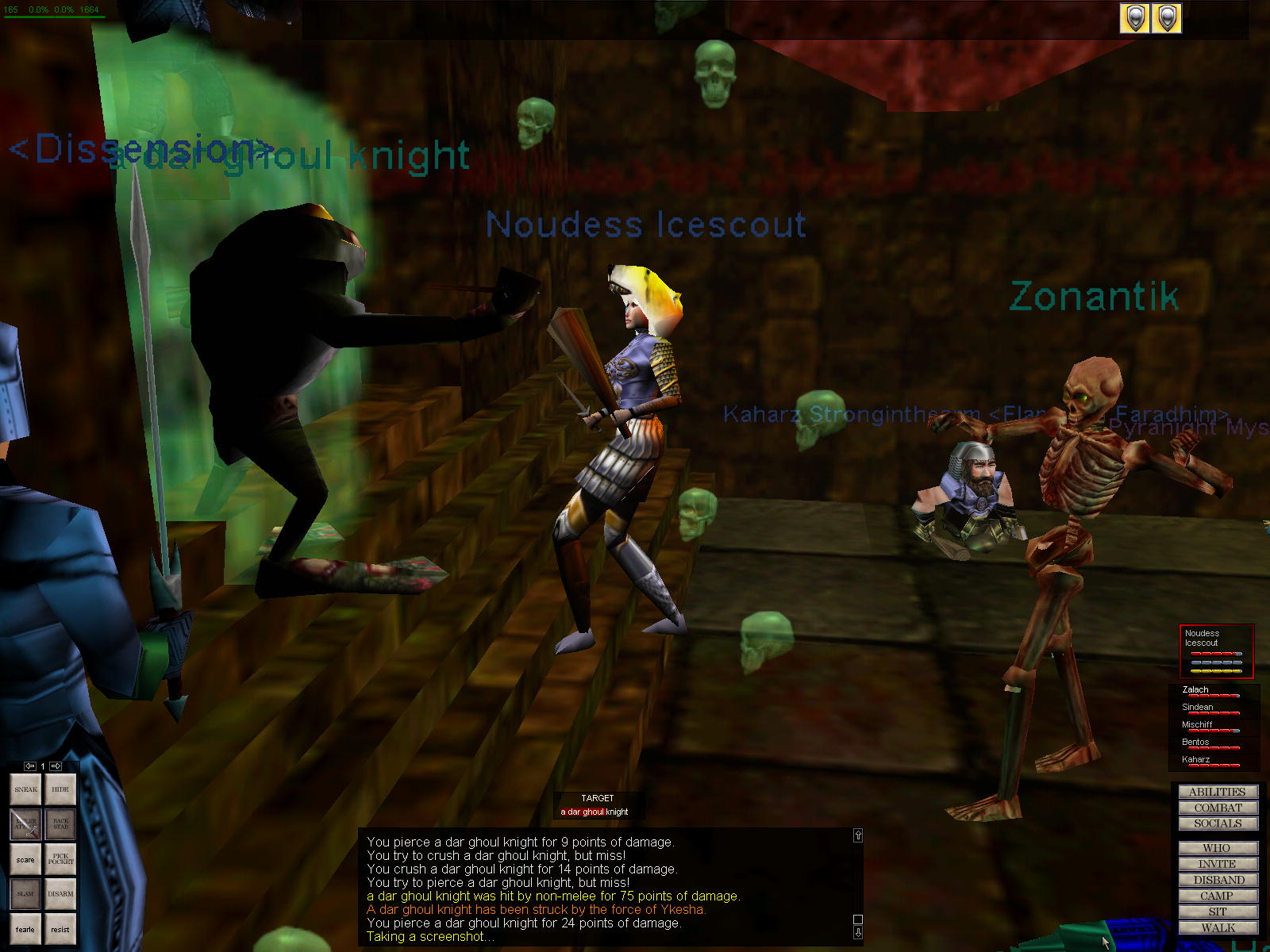Switch to the Combat panel
1270x952 pixels.
(1218, 808)
